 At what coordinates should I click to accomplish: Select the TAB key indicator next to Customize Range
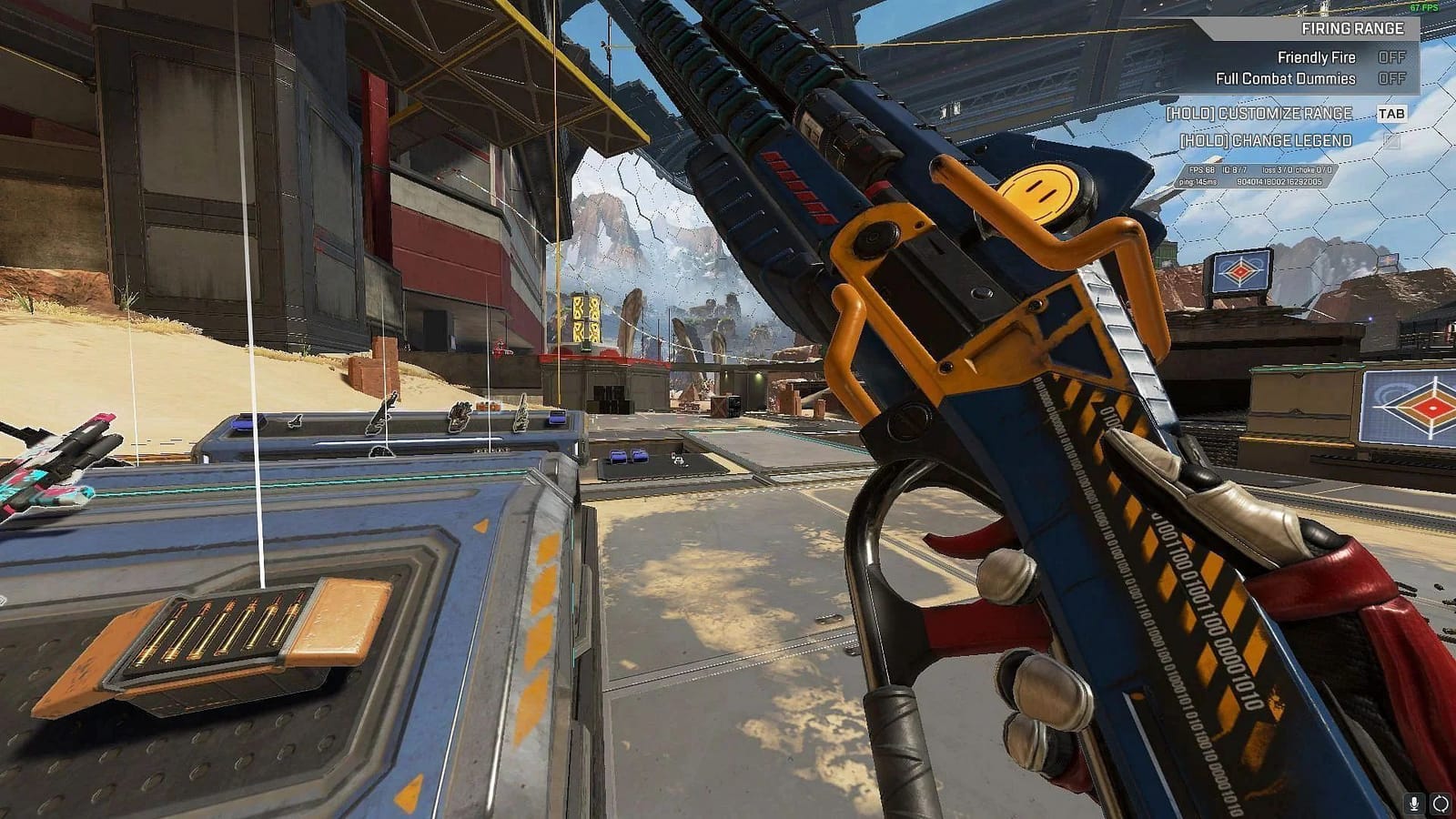1392,113
